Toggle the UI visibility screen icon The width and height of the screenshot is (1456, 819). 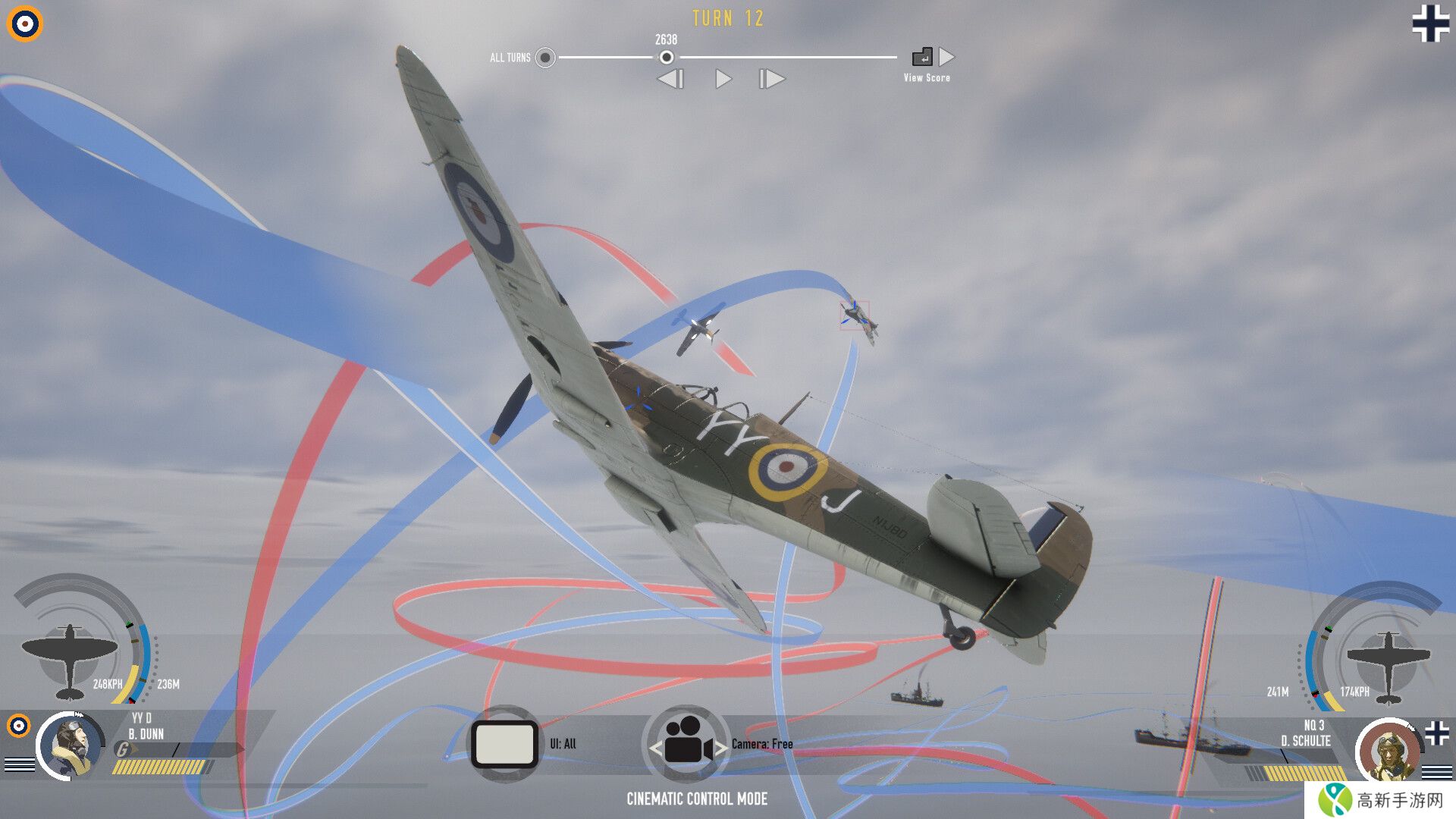[504, 744]
